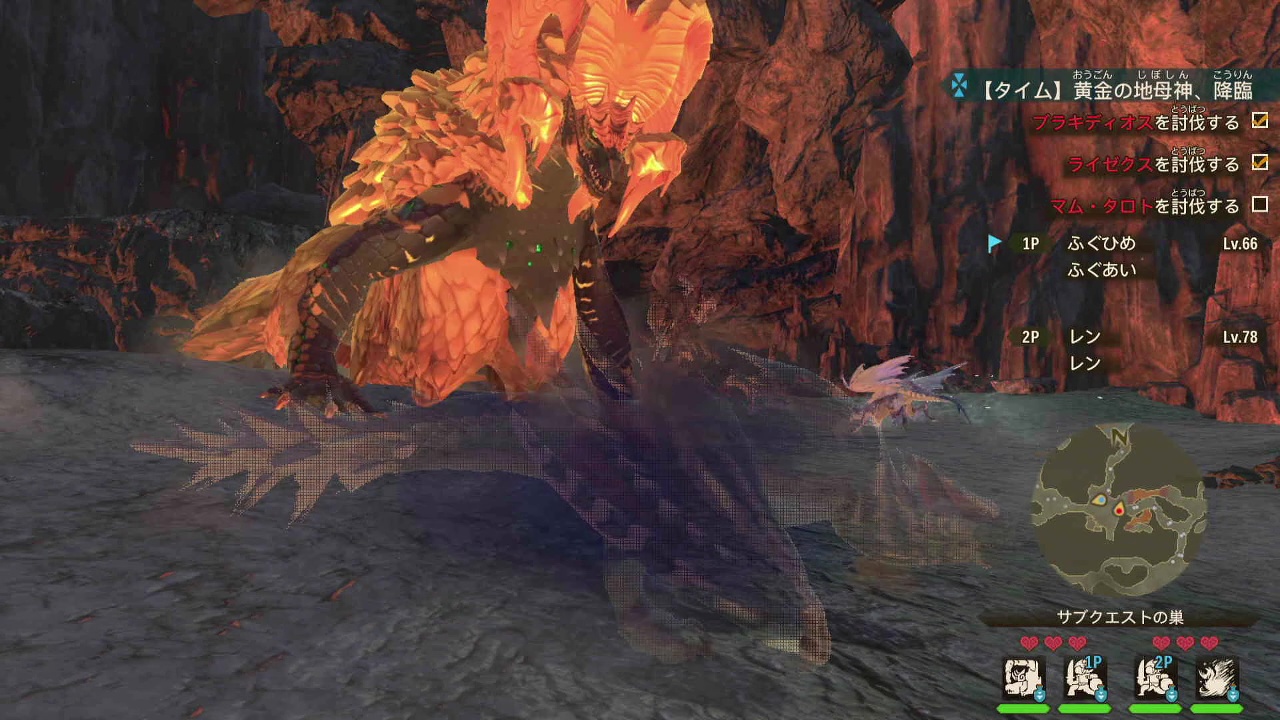
Task: Click the red monster marker on minimap
Action: [x=1118, y=510]
